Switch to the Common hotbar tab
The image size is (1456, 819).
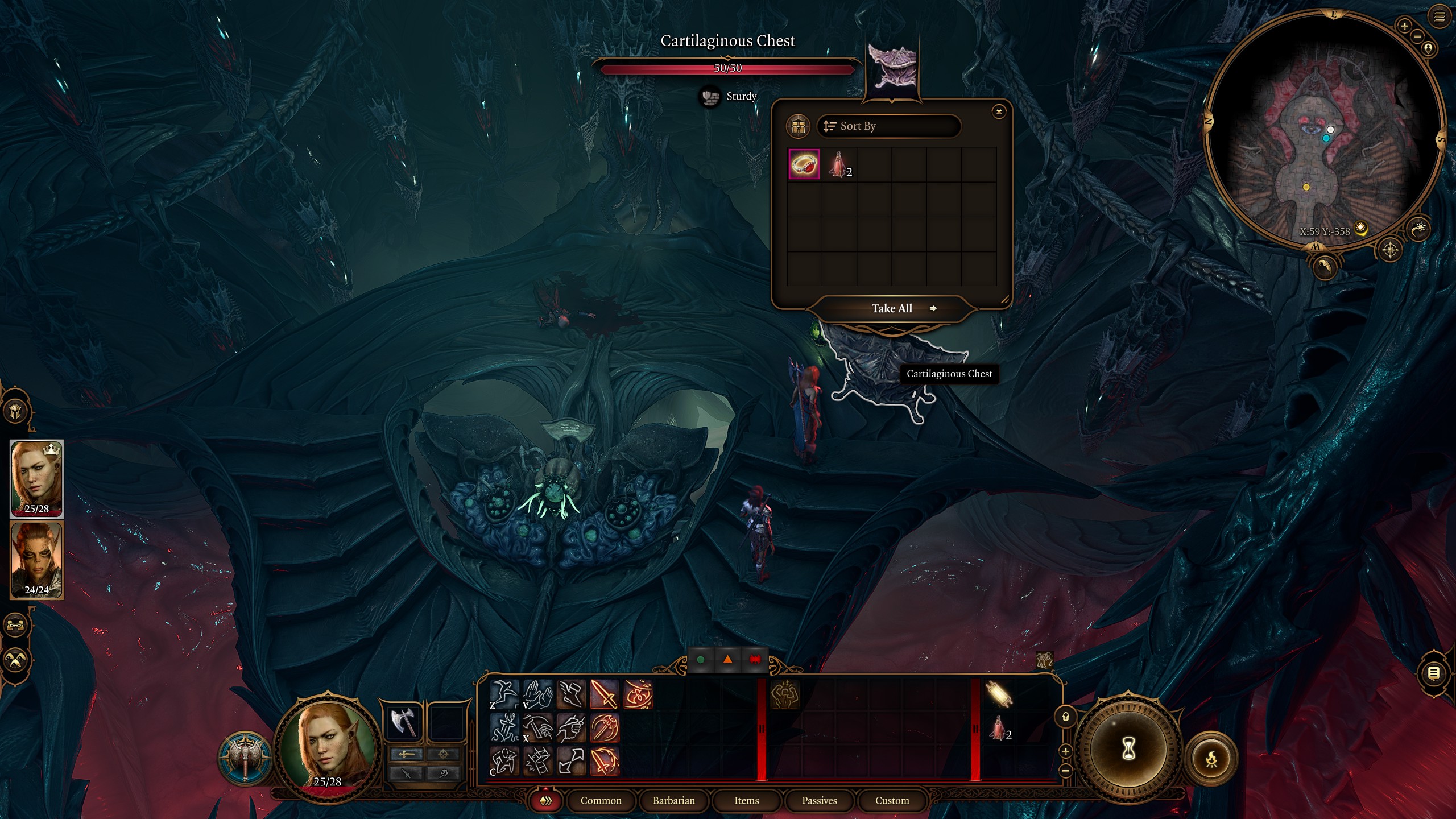601,800
